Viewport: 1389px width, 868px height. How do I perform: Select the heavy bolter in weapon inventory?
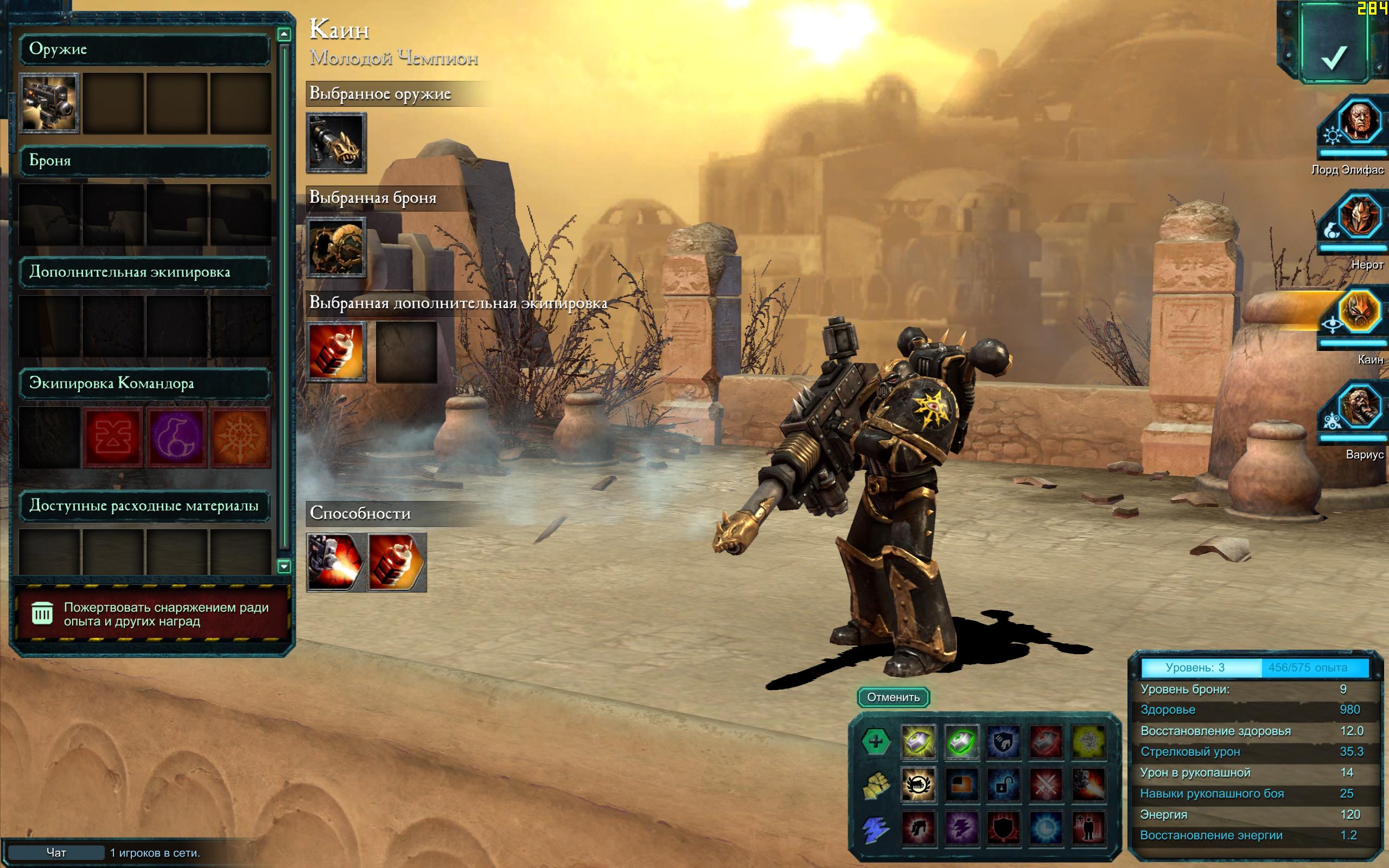[49, 103]
